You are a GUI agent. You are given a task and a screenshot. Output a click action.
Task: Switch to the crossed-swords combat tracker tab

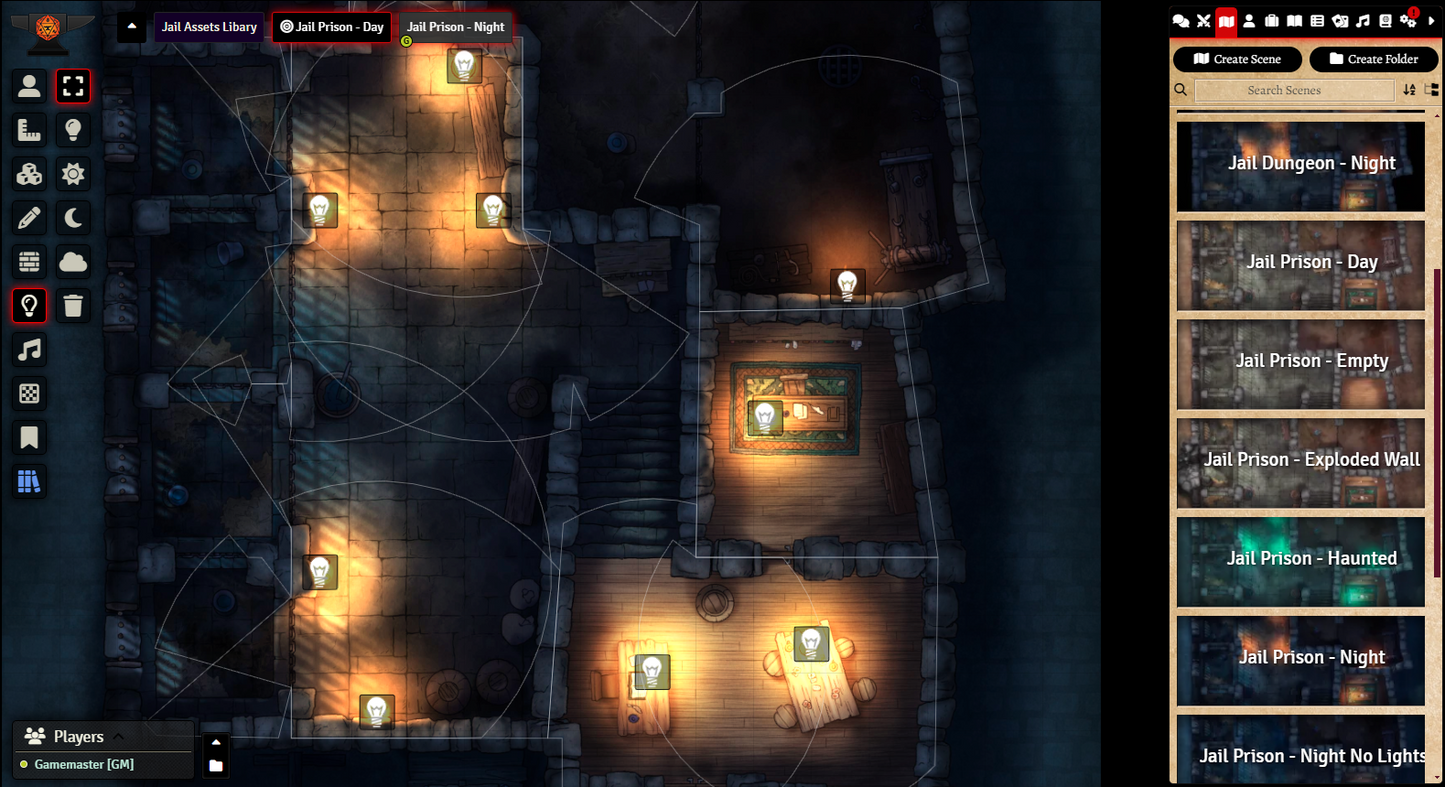click(x=1204, y=21)
